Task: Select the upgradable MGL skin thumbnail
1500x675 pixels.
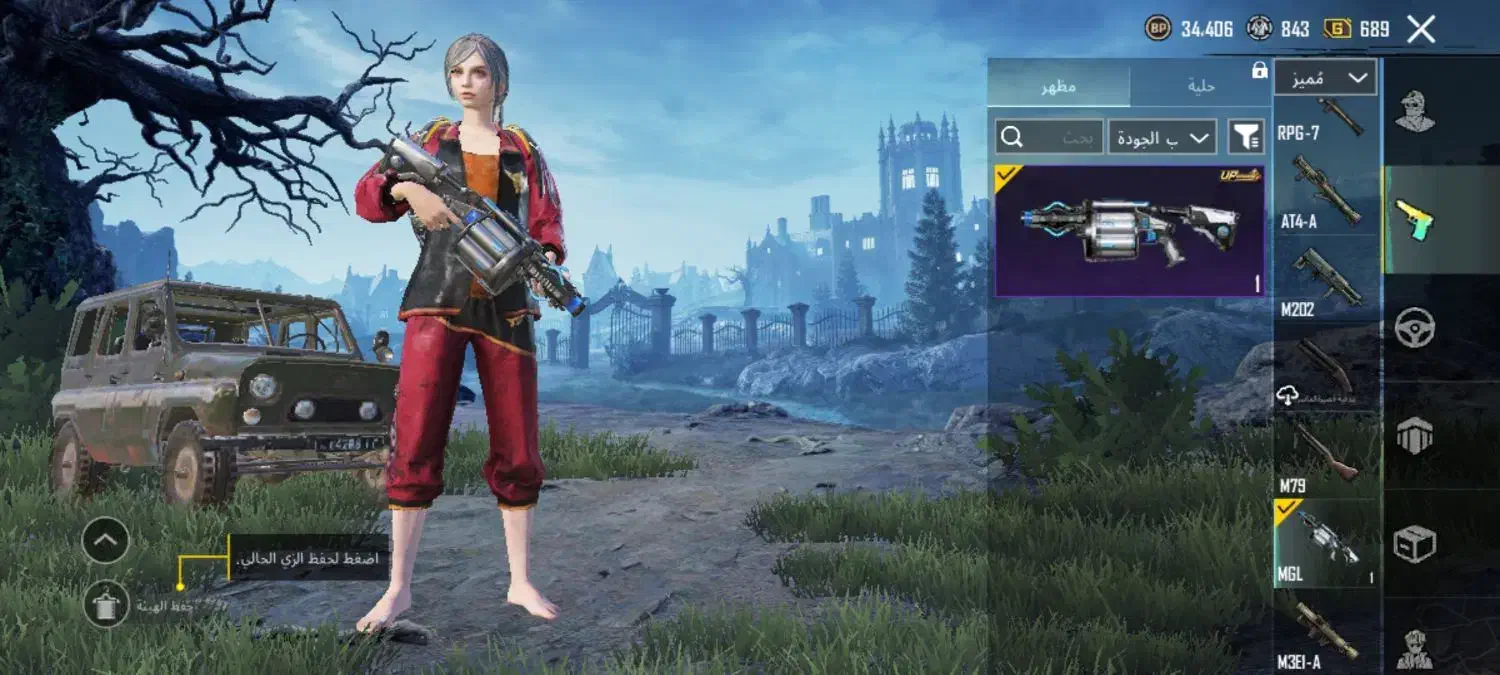Action: (1129, 231)
